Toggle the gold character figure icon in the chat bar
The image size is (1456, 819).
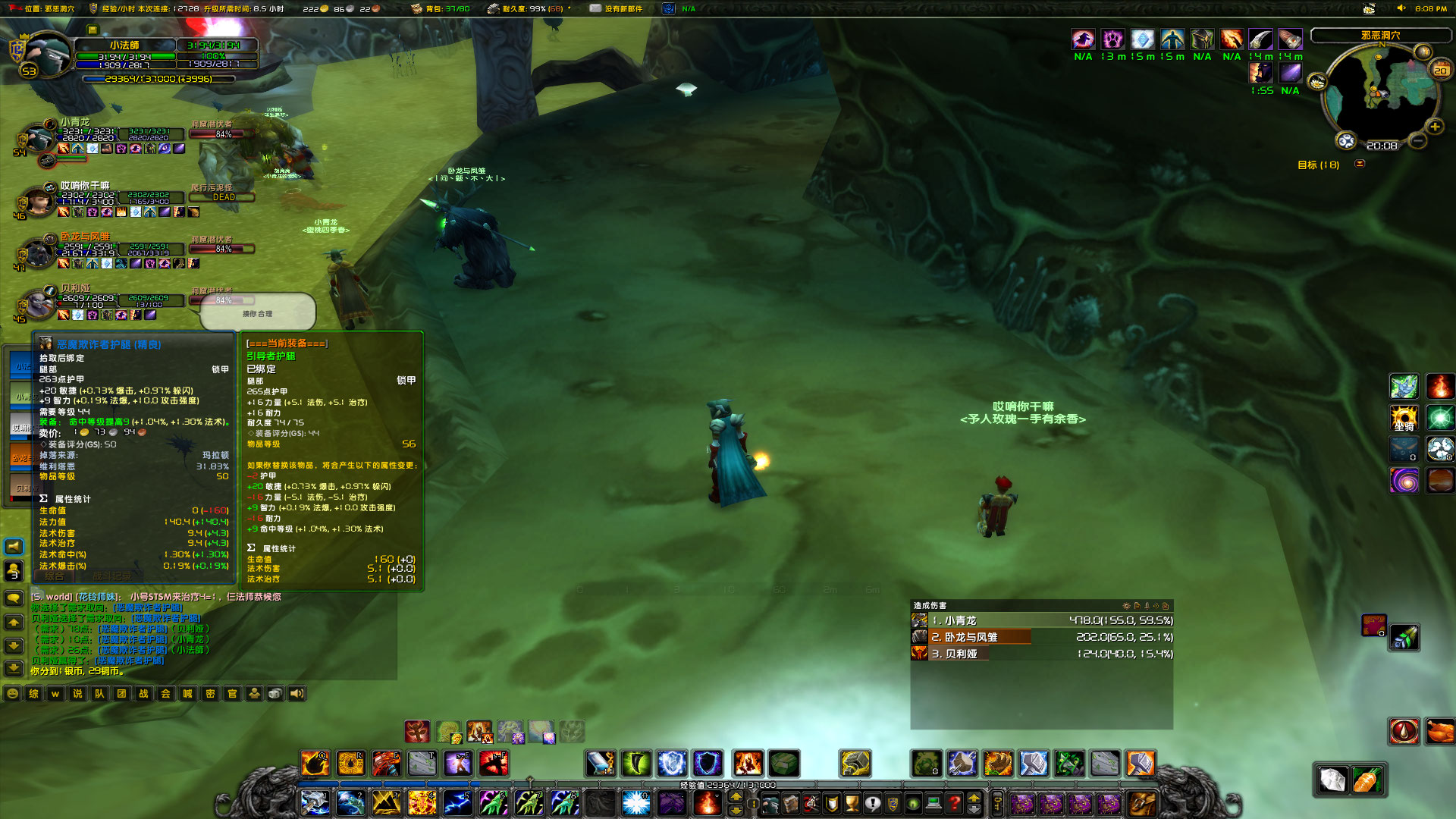click(x=255, y=694)
